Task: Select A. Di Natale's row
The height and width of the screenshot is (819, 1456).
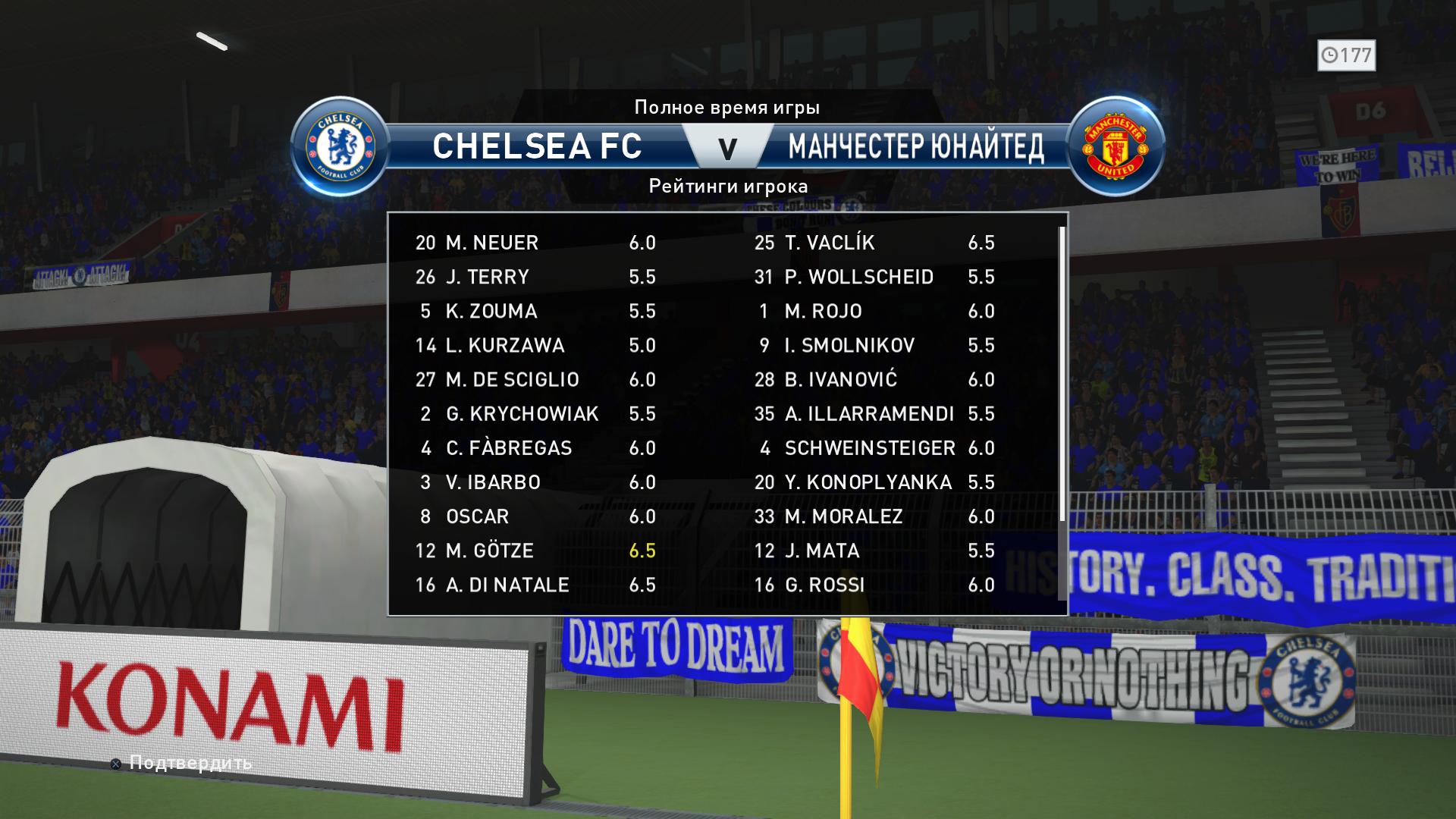Action: tap(535, 585)
